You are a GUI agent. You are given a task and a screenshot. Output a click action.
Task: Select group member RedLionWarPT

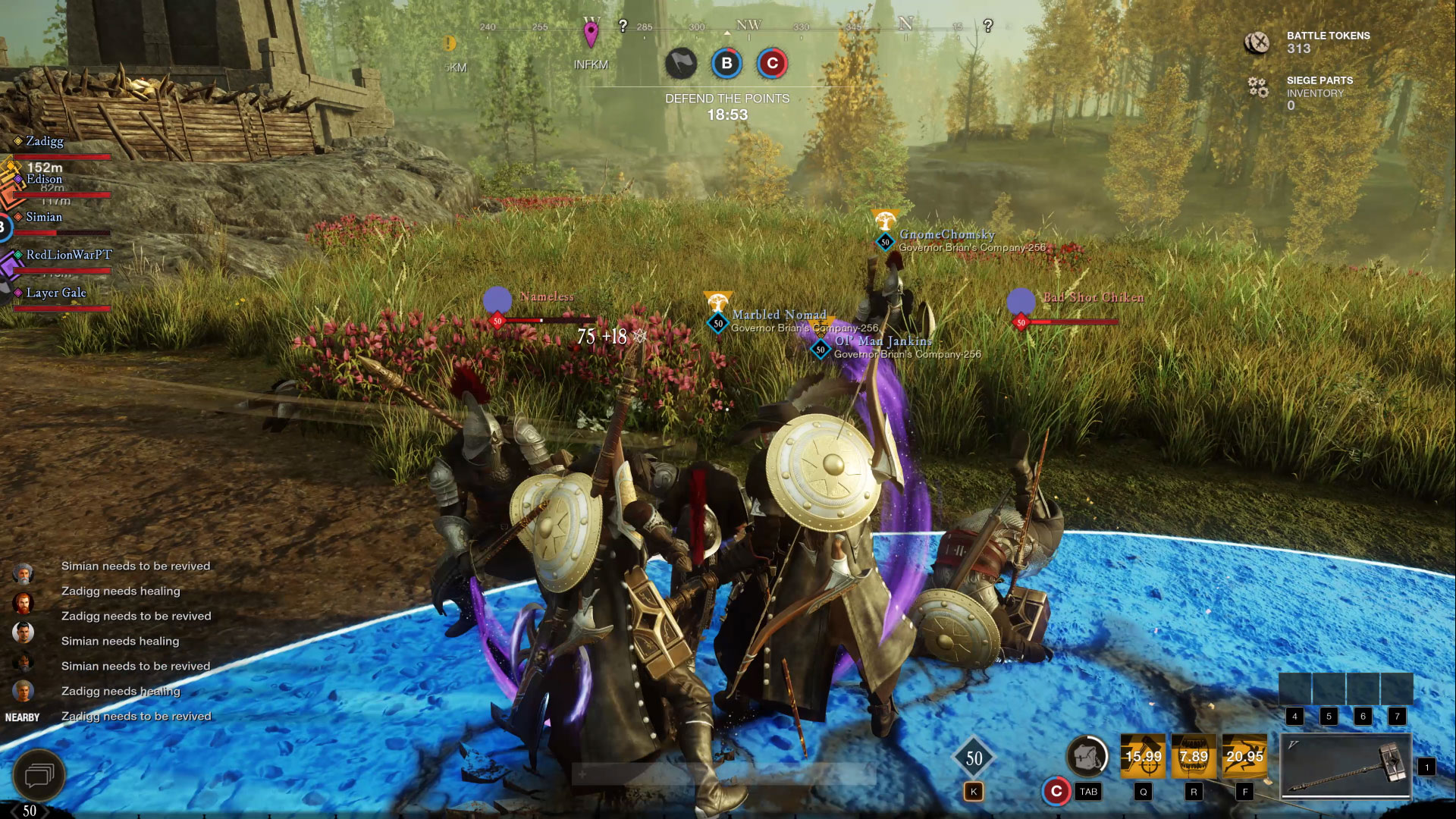[x=68, y=256]
